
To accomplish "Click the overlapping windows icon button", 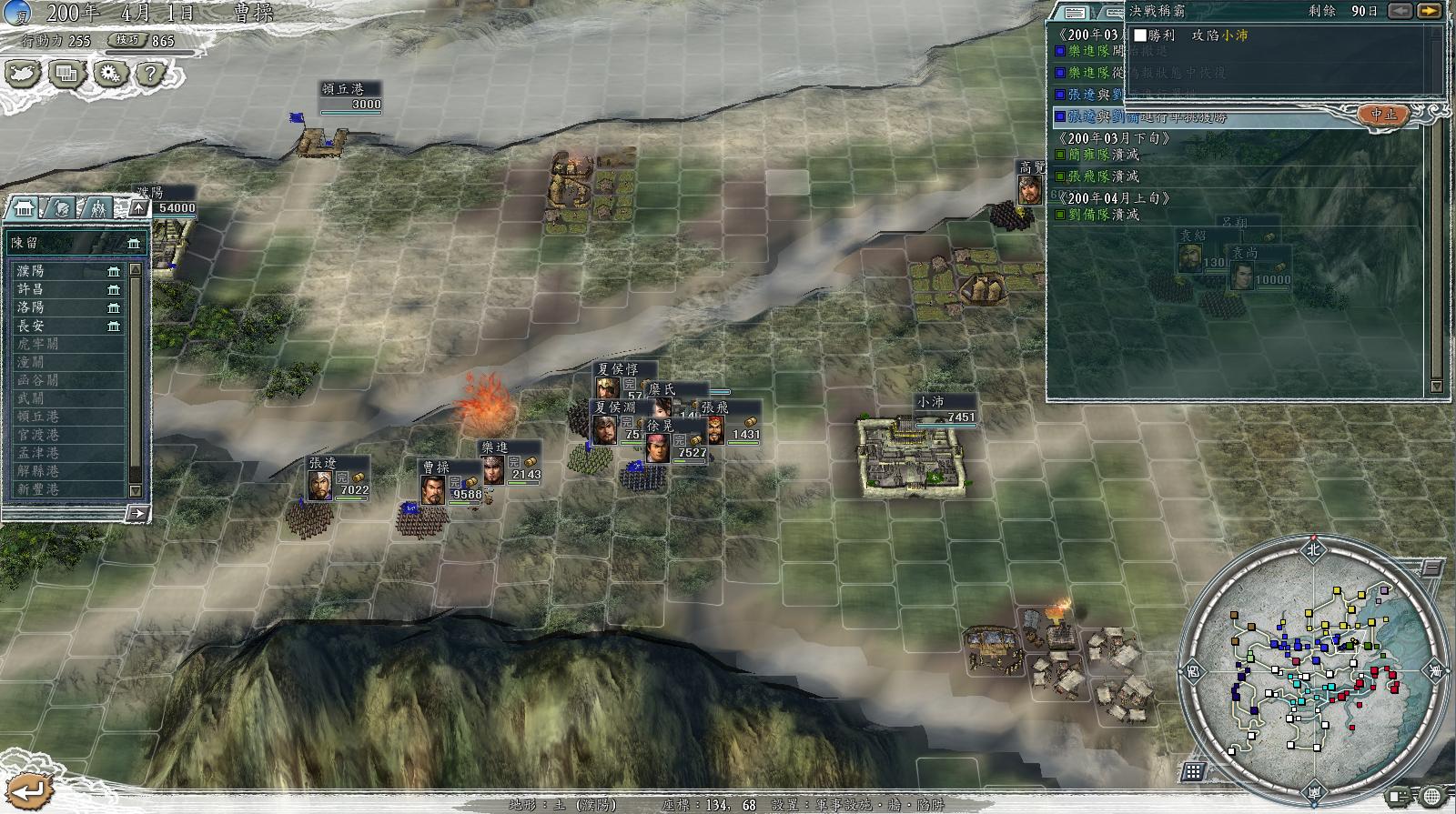I will point(66,73).
